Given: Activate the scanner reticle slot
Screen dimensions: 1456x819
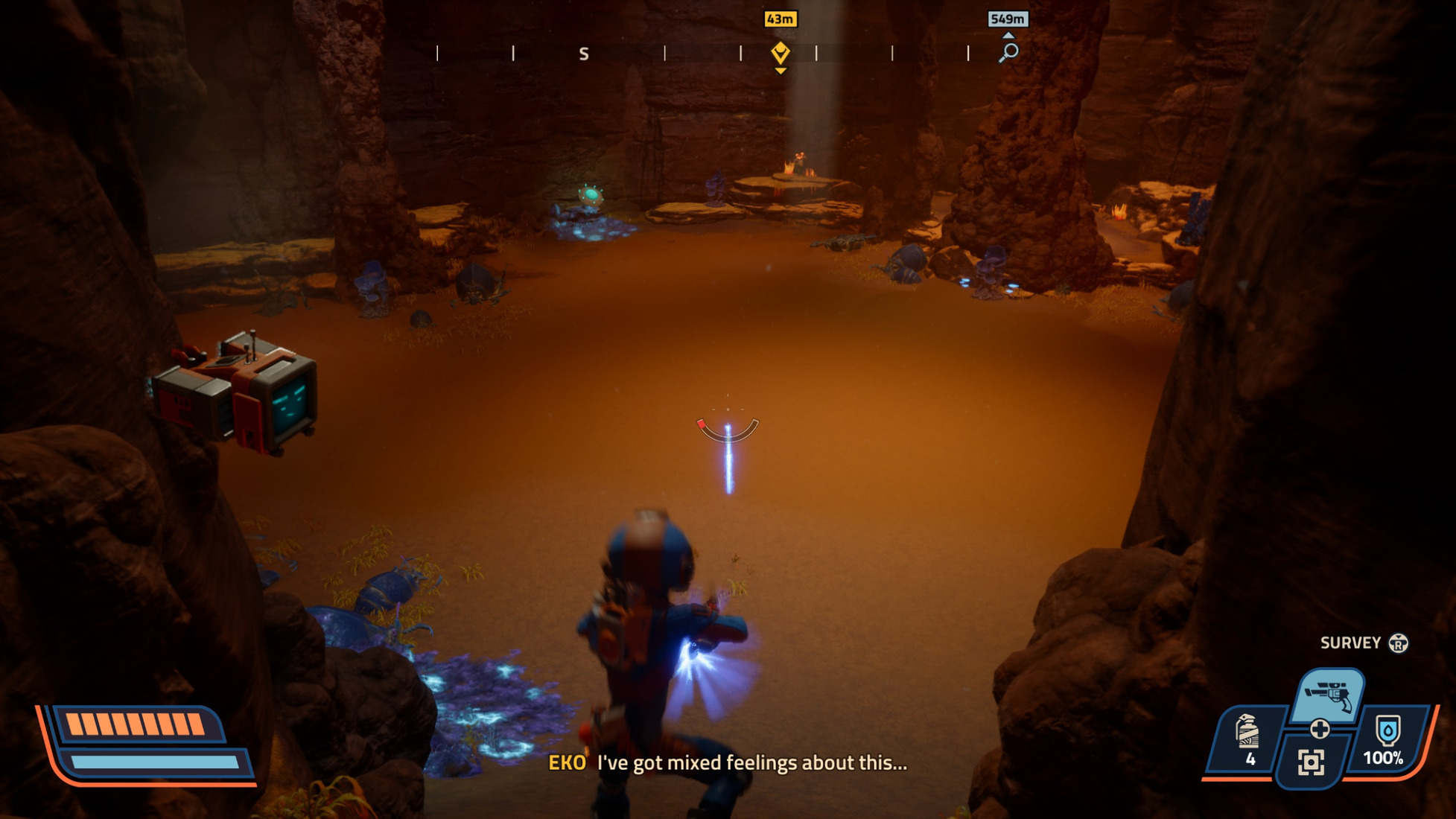Looking at the screenshot, I should pos(1311,762).
